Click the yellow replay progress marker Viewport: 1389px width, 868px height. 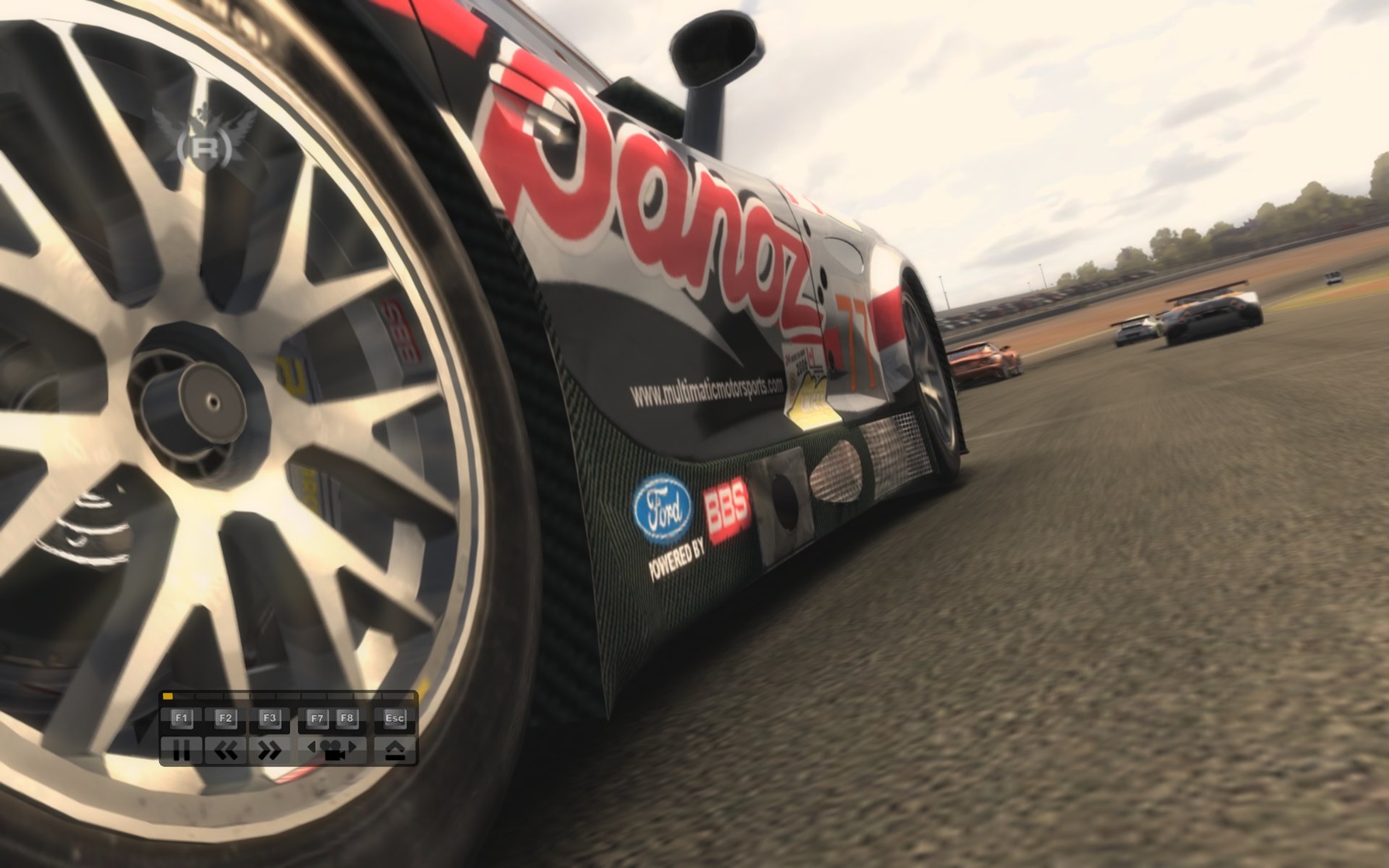(x=168, y=695)
